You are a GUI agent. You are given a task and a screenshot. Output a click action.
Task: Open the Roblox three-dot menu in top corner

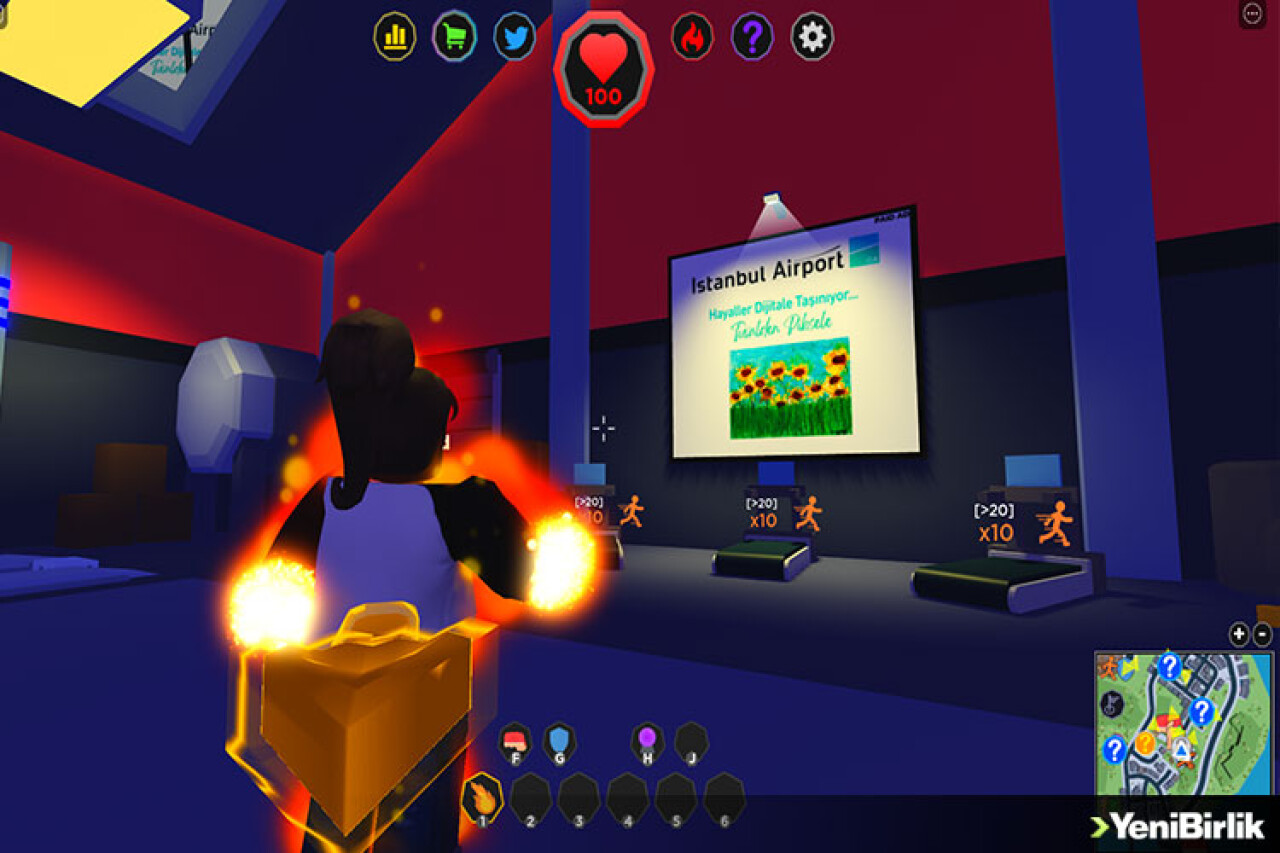point(1253,13)
